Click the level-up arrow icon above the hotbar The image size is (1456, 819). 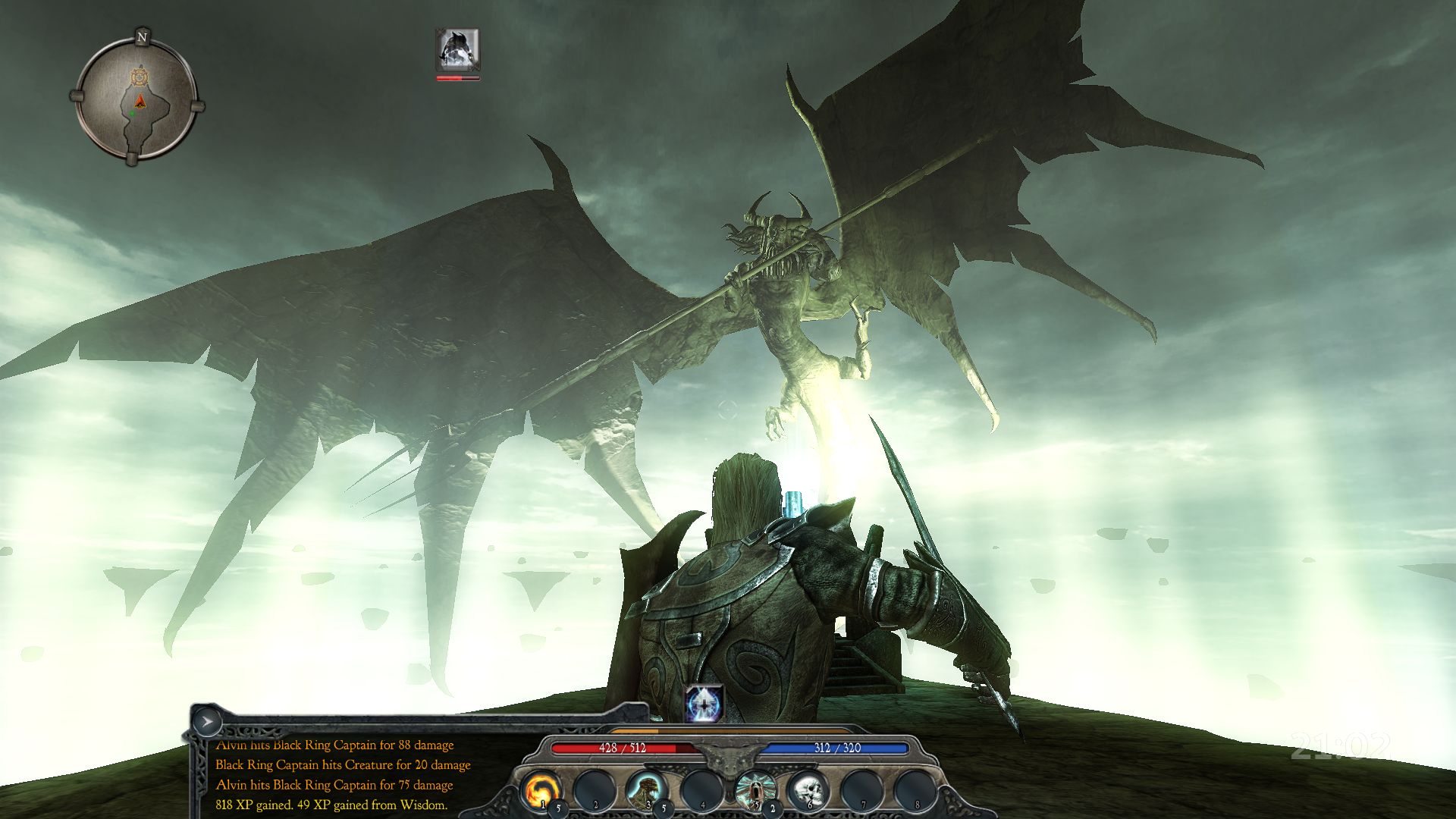[x=704, y=703]
